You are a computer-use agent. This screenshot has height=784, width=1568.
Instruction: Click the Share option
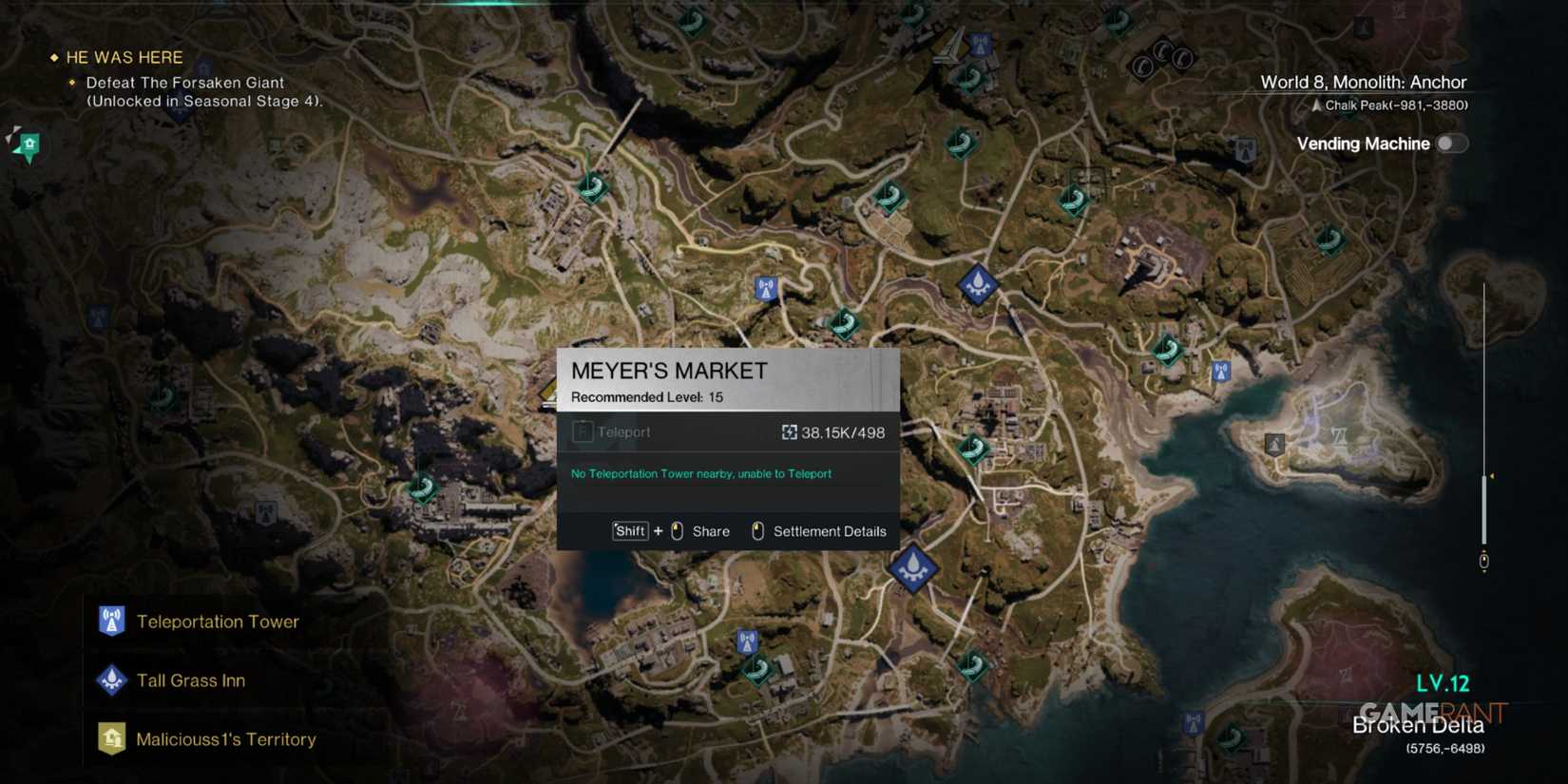click(x=711, y=531)
